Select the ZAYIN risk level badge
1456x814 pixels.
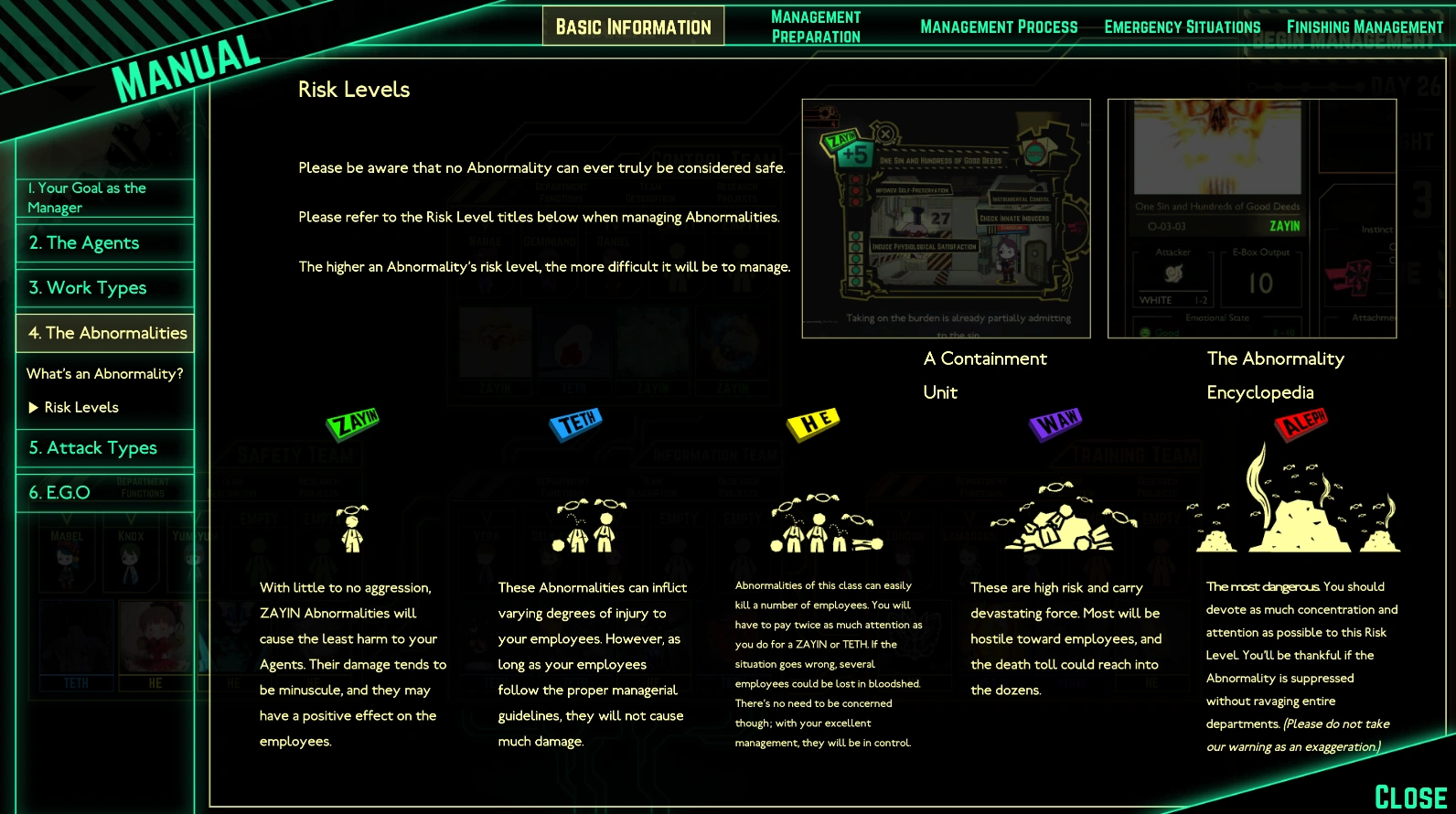353,422
